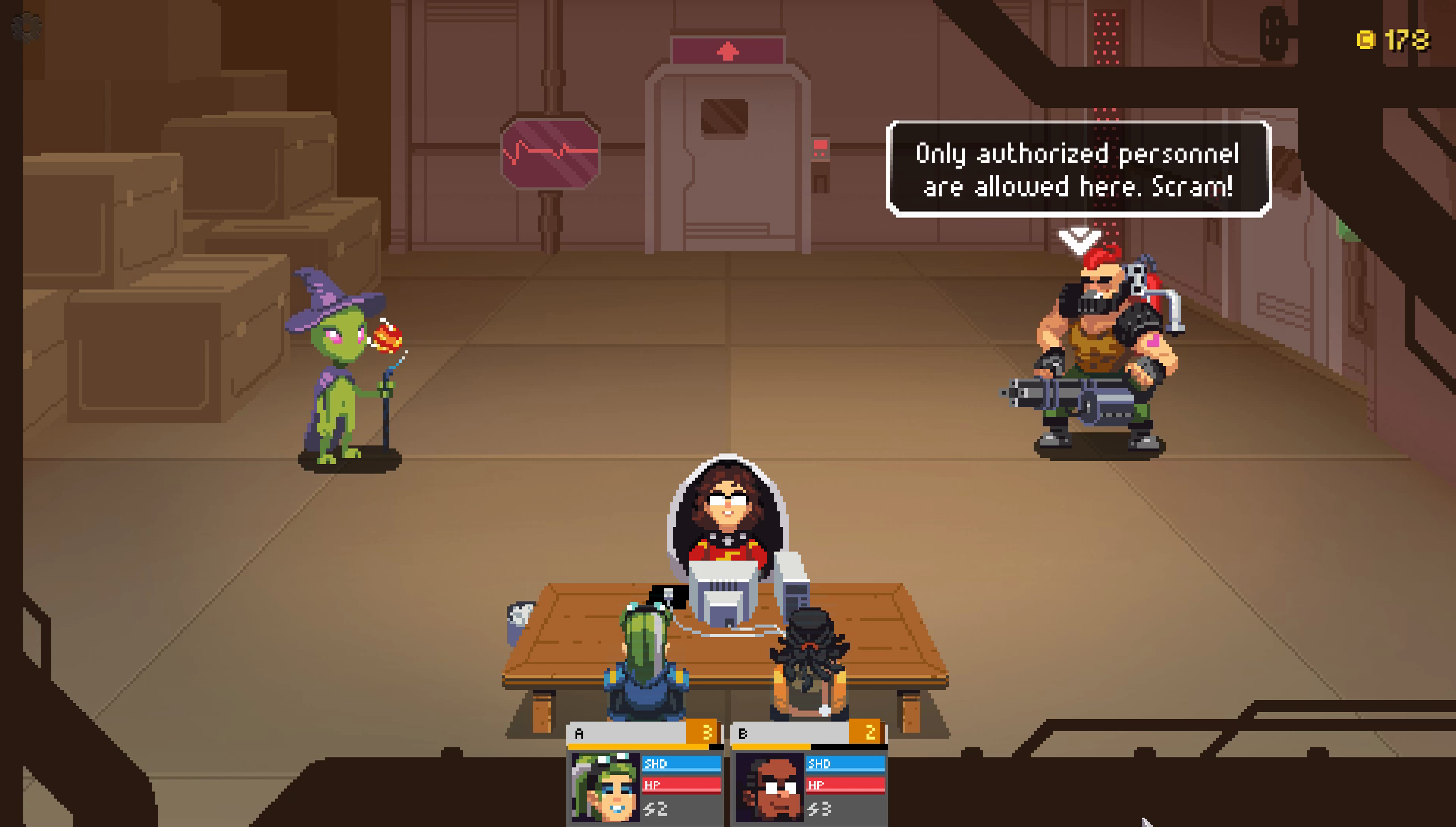This screenshot has height=827, width=1456.
Task: Select player A's green-haired portrait
Action: coord(605,787)
